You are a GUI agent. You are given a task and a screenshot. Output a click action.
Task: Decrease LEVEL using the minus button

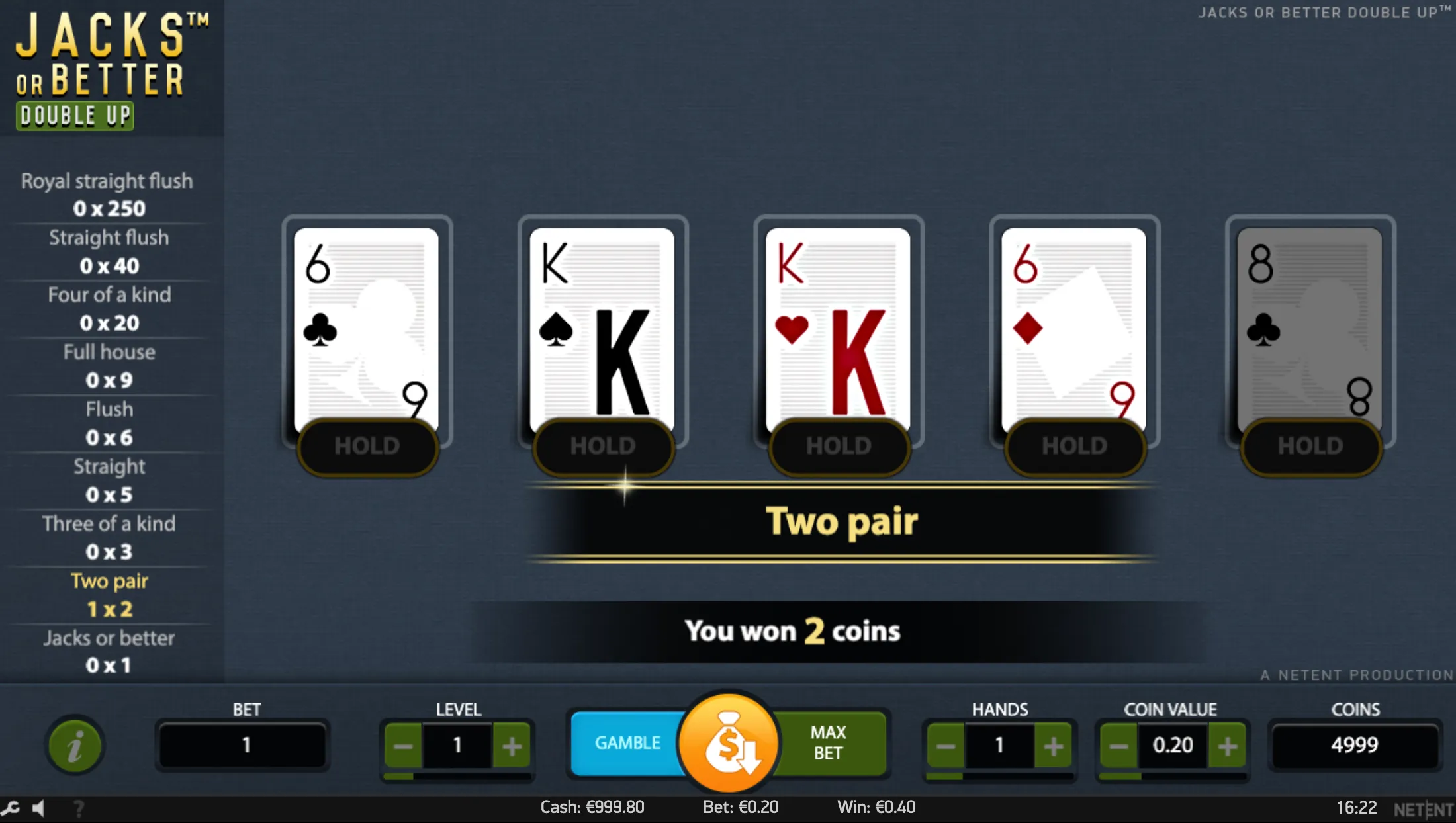402,745
